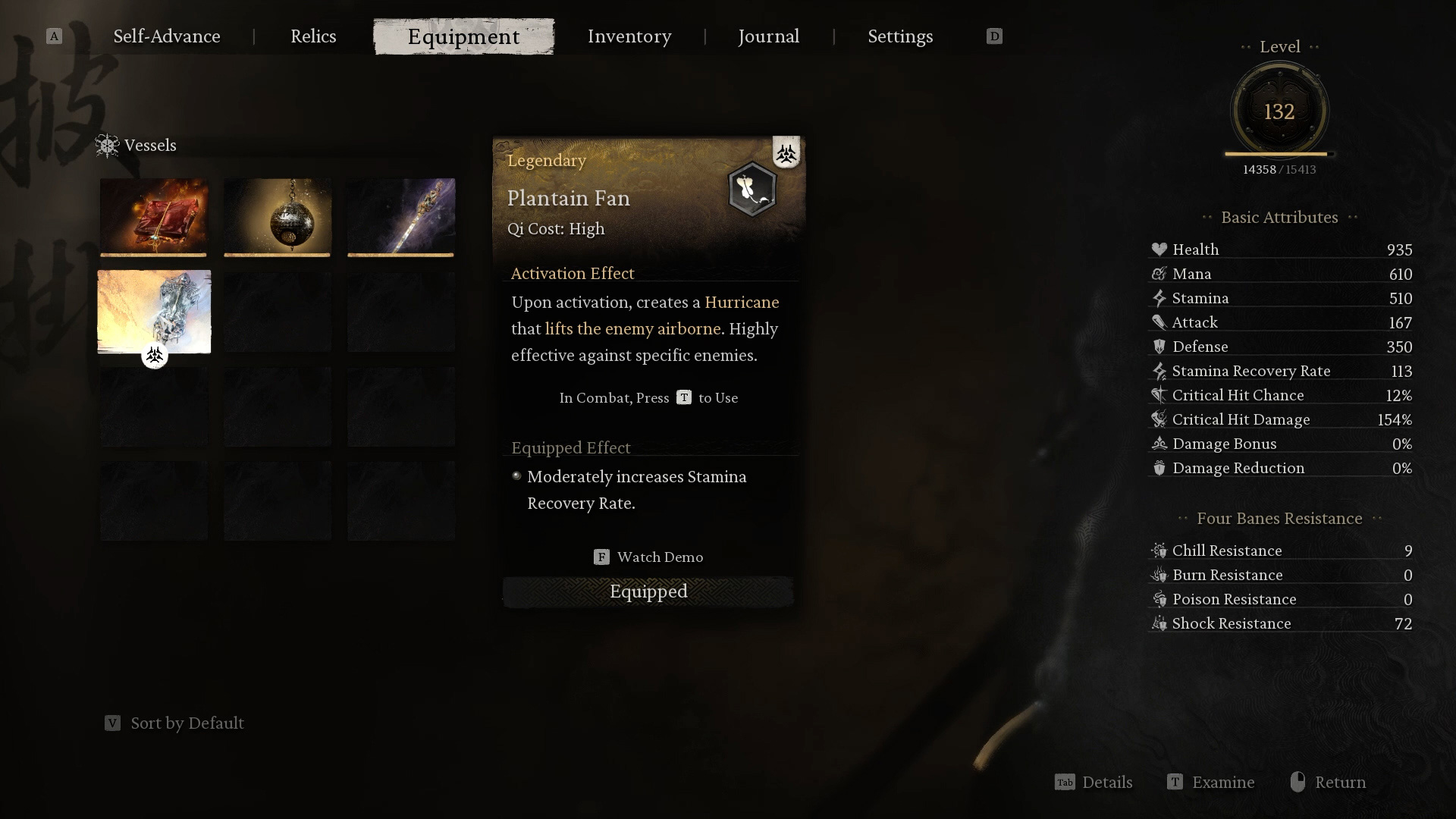
Task: Select the fiery red vessel slot
Action: tap(154, 217)
